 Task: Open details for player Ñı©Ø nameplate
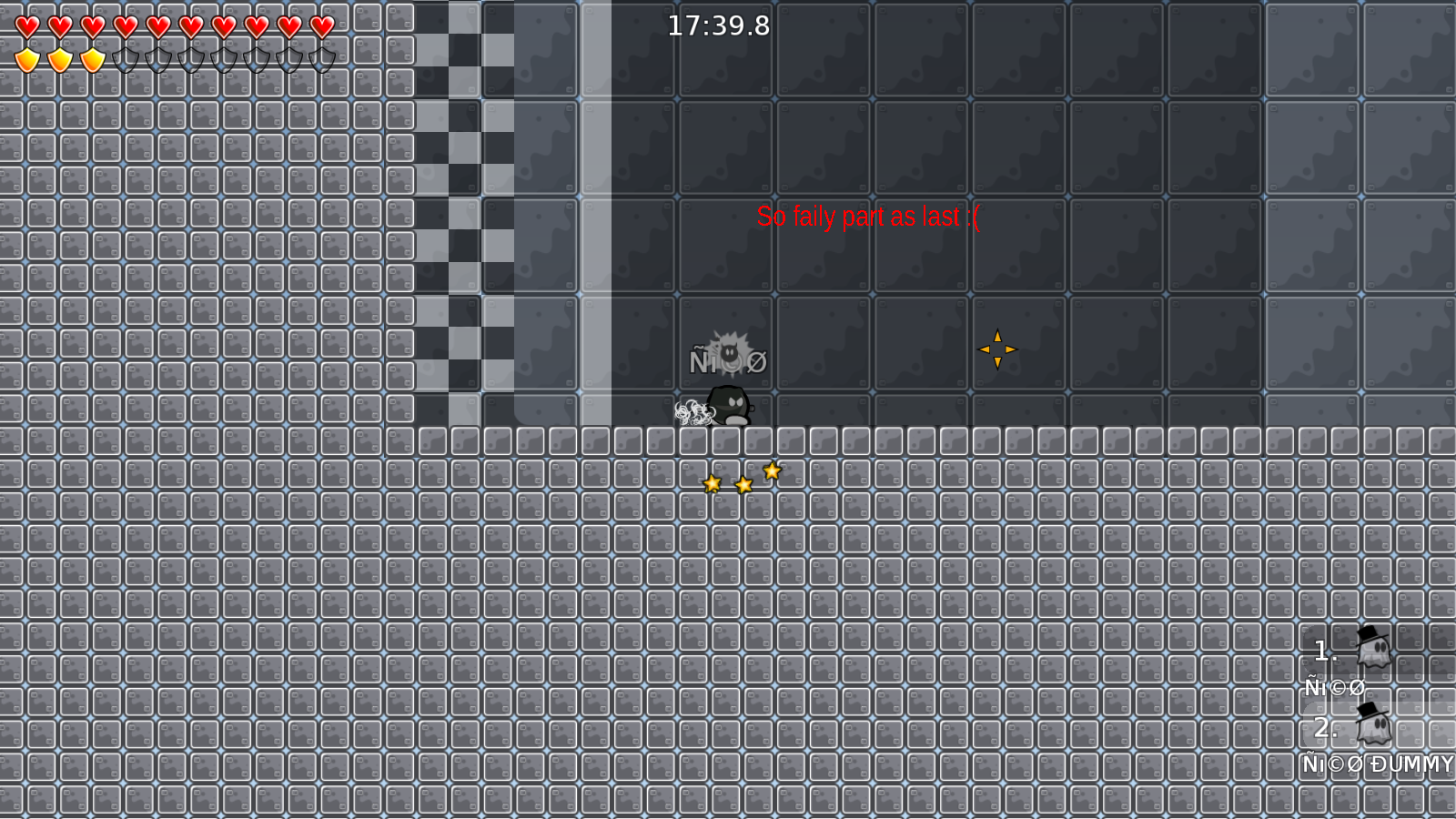[727, 360]
